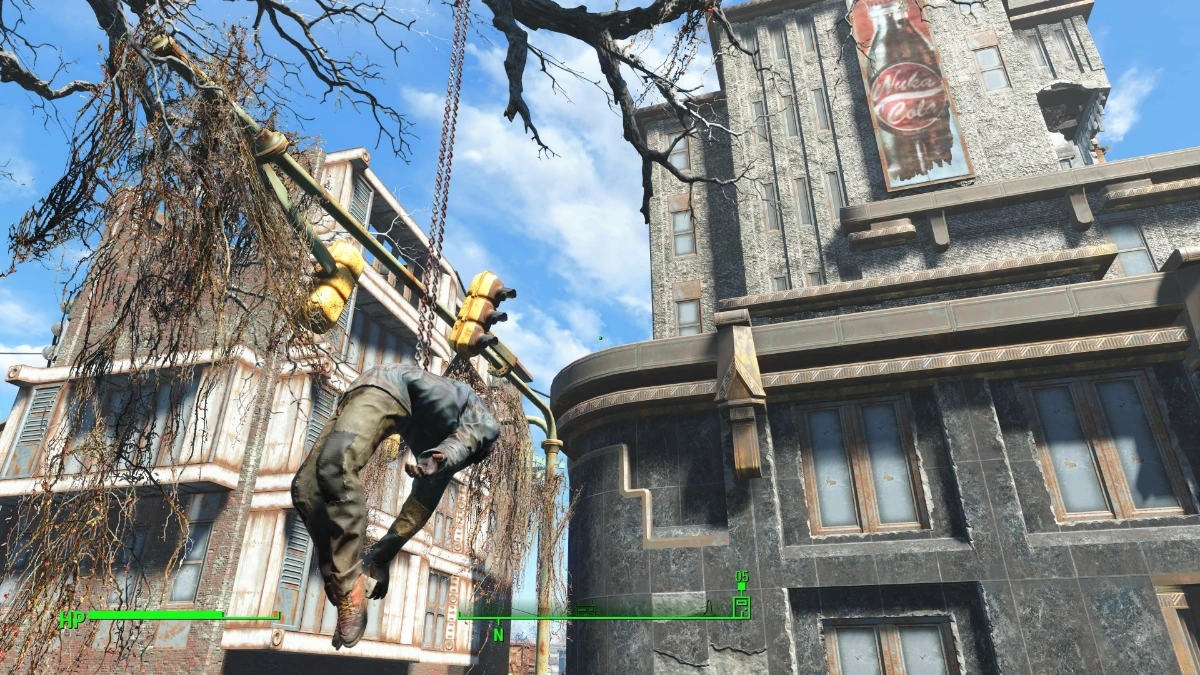The image size is (1200, 675).
Task: Click the small monument-shaped marker on compass
Action: [708, 608]
